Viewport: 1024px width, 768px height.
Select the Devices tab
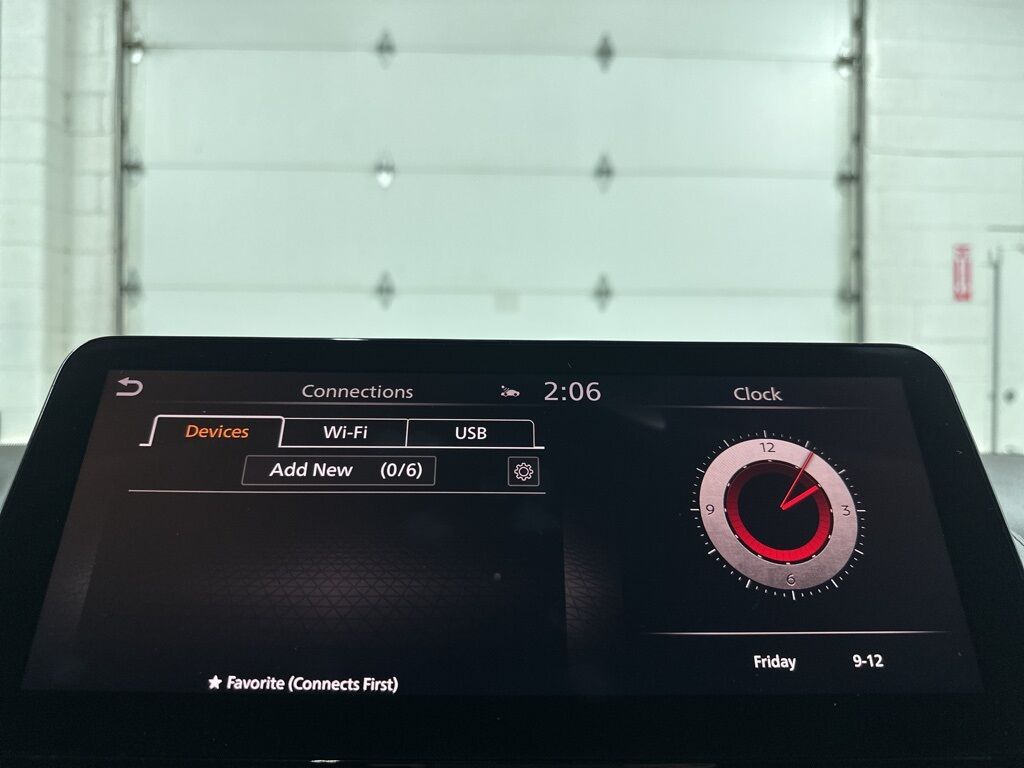coord(217,432)
